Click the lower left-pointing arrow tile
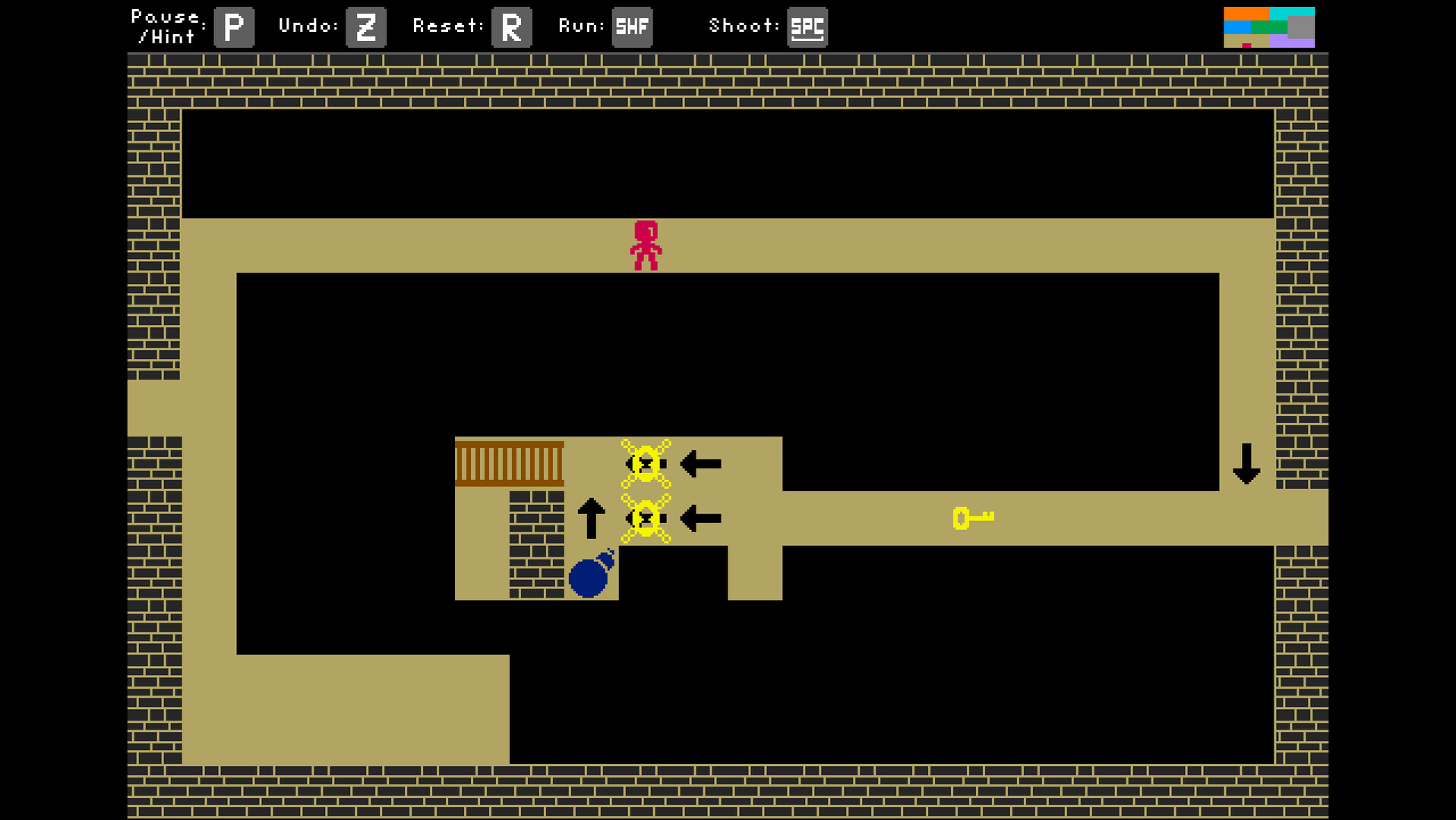 pos(700,519)
